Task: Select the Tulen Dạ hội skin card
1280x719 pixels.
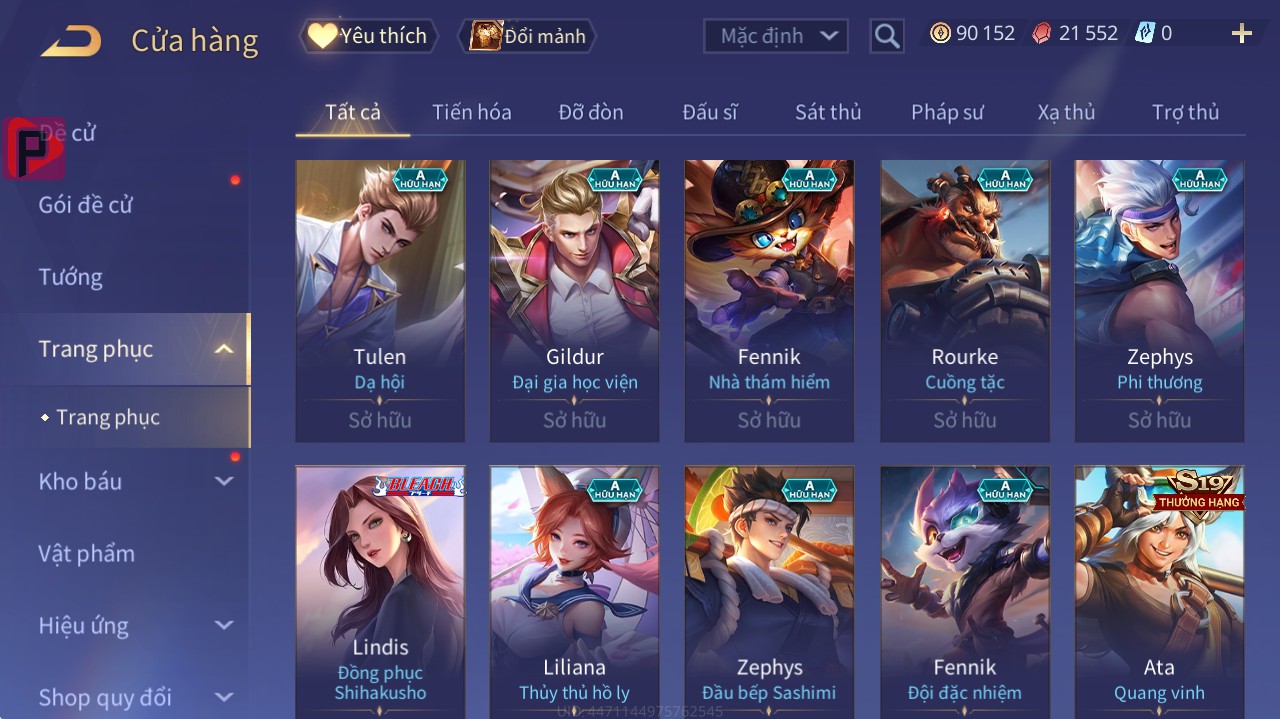Action: (x=380, y=300)
